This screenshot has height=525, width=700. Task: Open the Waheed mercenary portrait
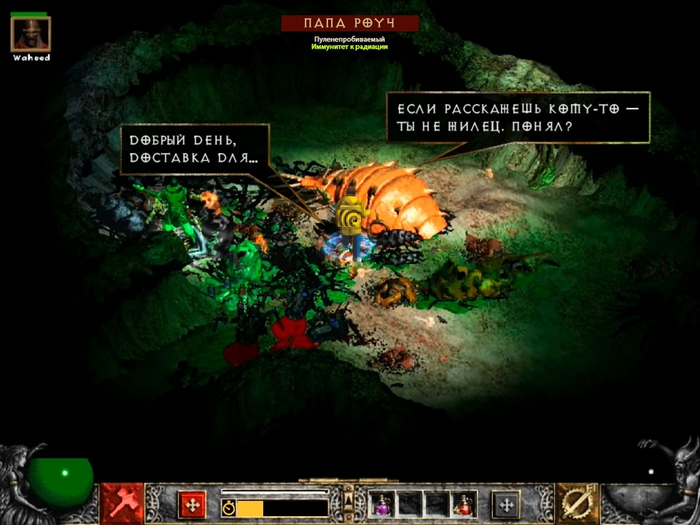pos(29,34)
